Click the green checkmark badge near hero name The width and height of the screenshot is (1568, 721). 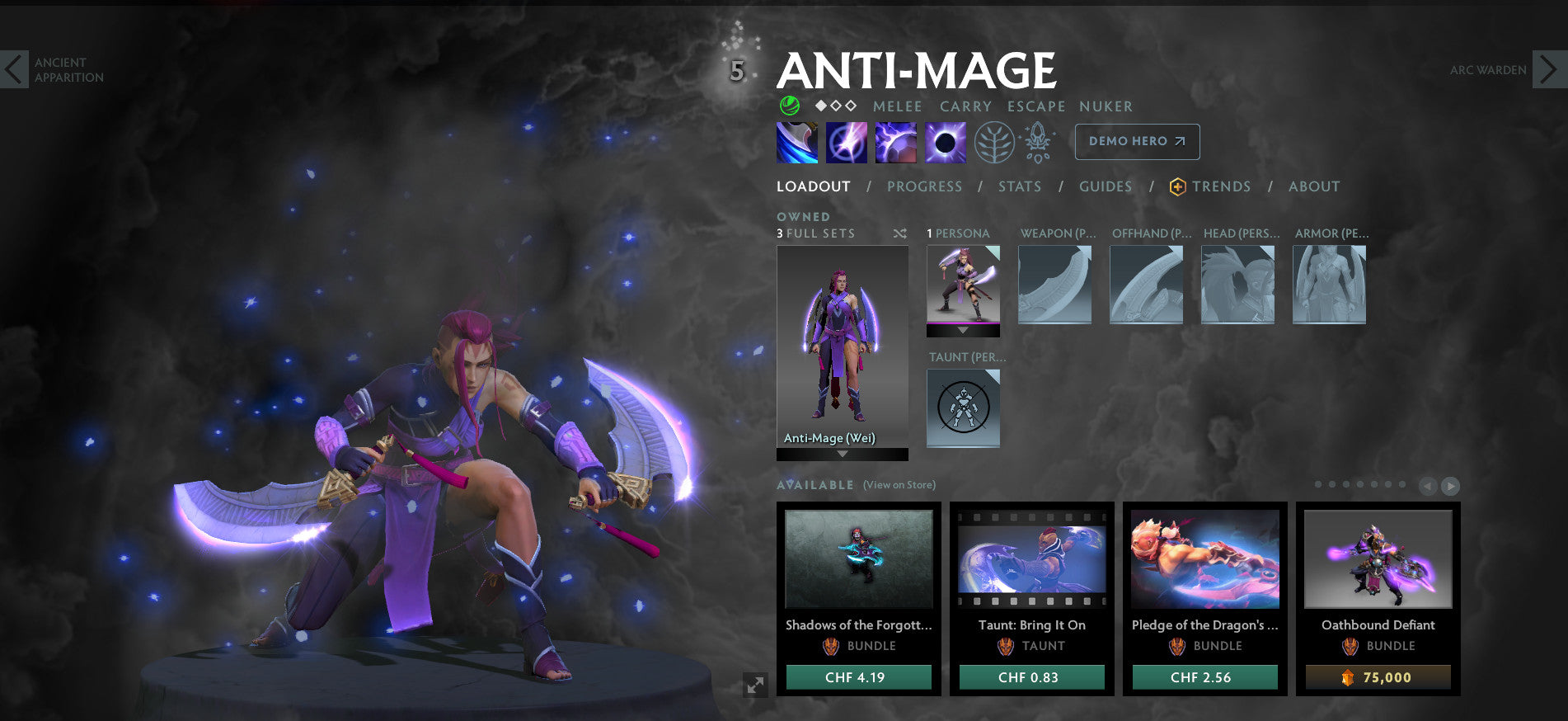pyautogui.click(x=789, y=106)
